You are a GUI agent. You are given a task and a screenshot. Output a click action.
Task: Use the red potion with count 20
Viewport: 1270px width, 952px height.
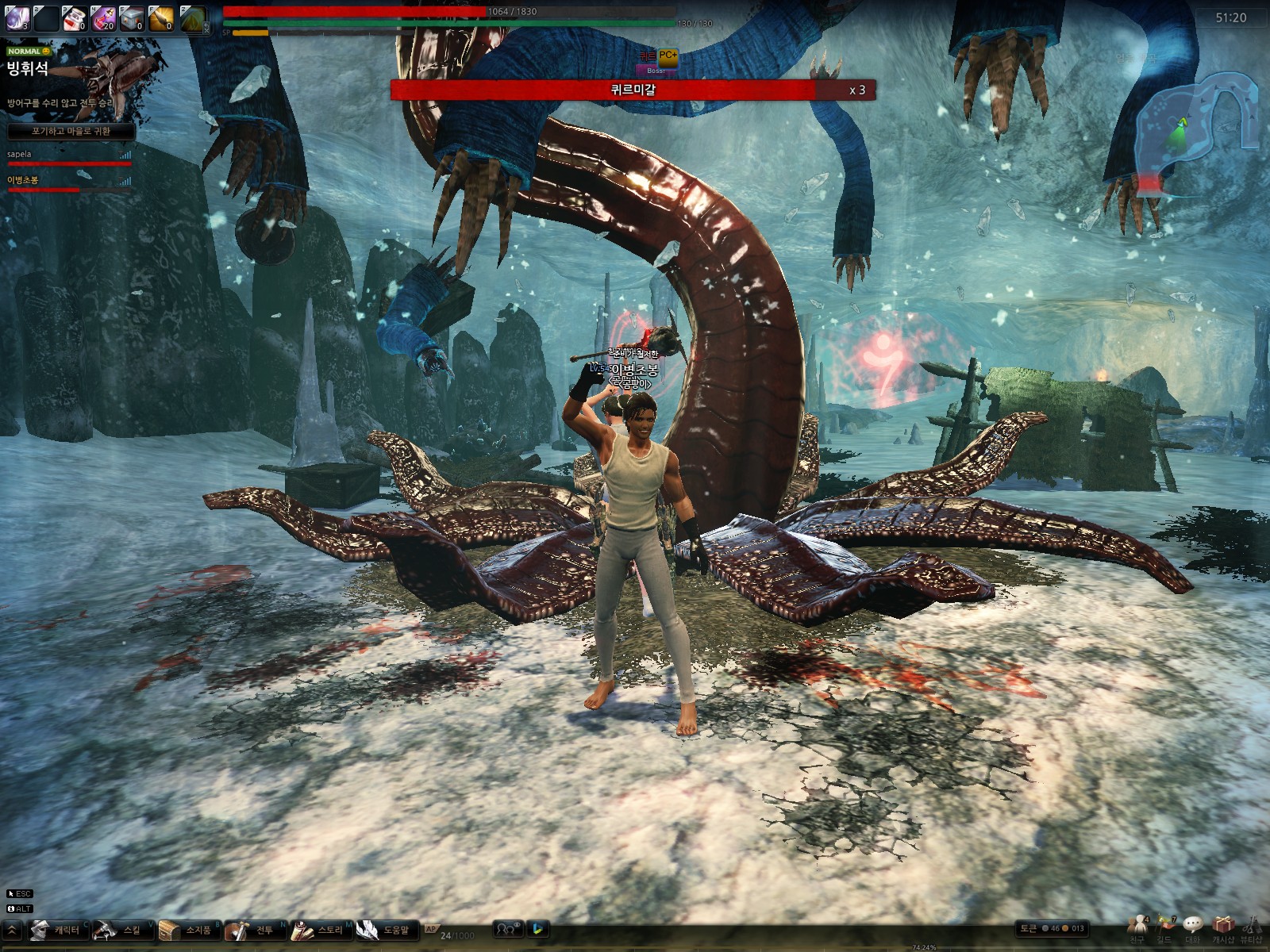(x=103, y=17)
